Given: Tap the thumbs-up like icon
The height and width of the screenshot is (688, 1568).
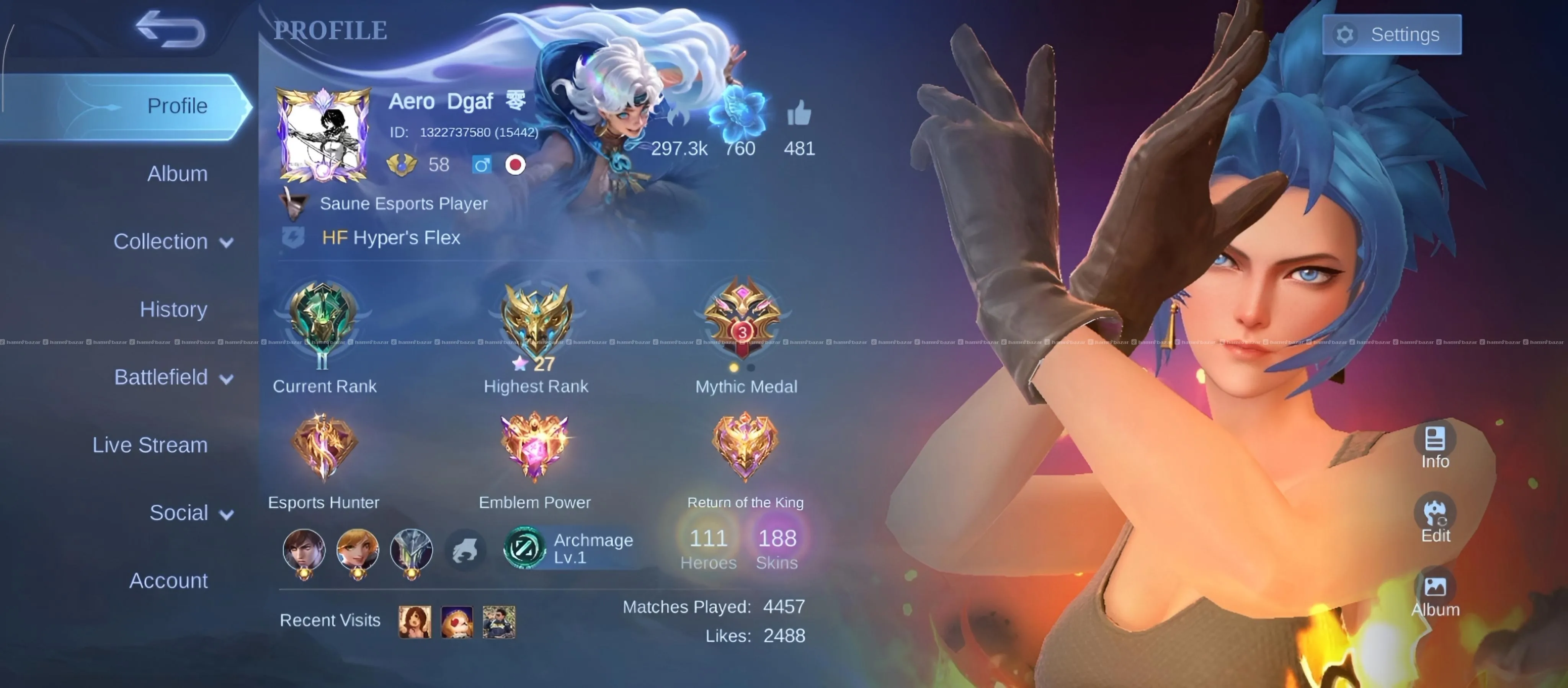Looking at the screenshot, I should click(x=799, y=114).
